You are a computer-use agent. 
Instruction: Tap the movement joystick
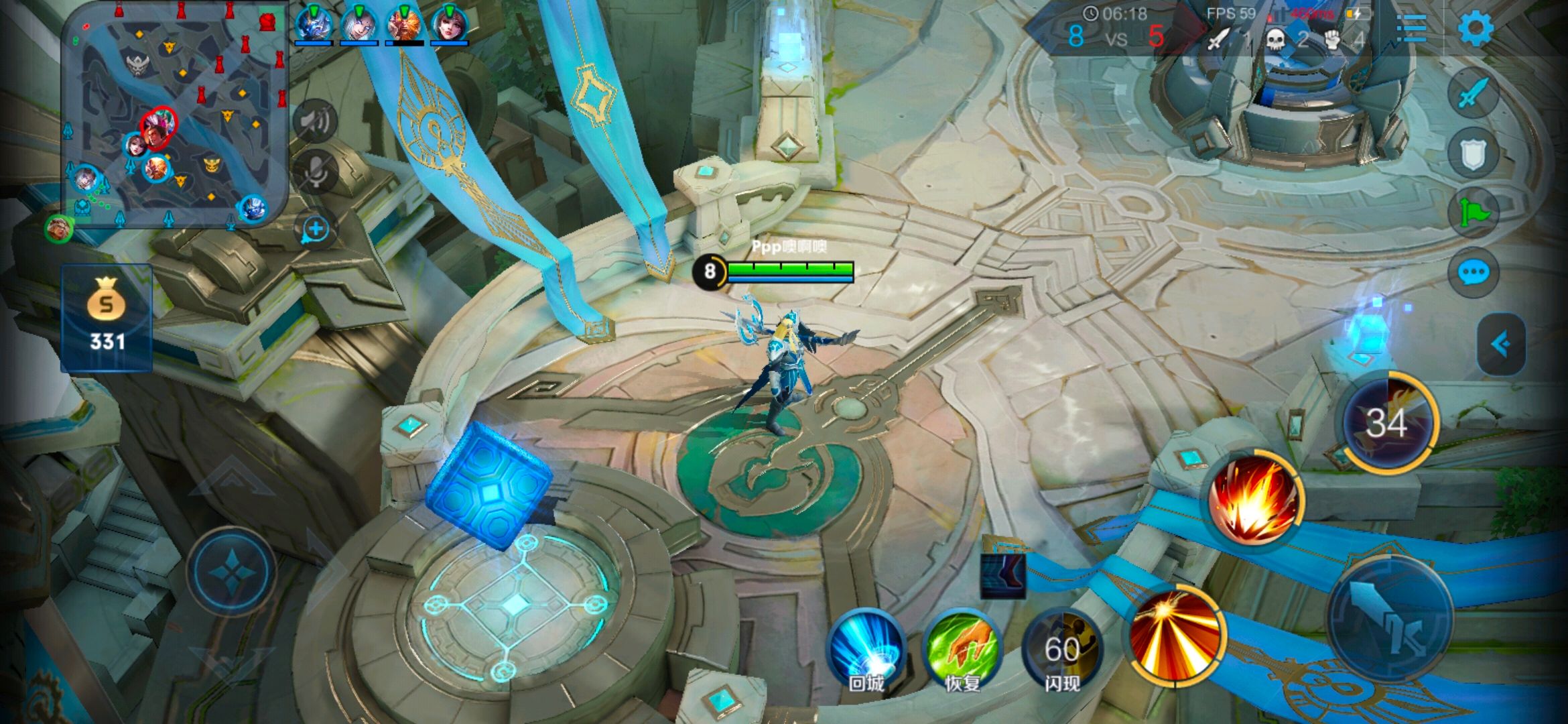pyautogui.click(x=231, y=572)
